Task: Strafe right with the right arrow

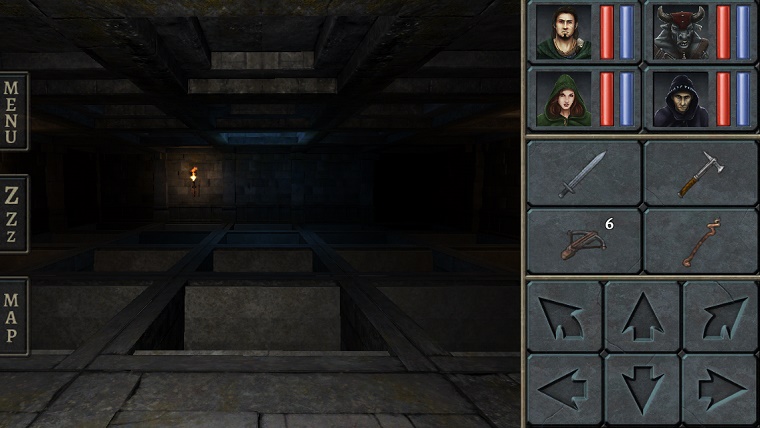Action: tap(720, 388)
